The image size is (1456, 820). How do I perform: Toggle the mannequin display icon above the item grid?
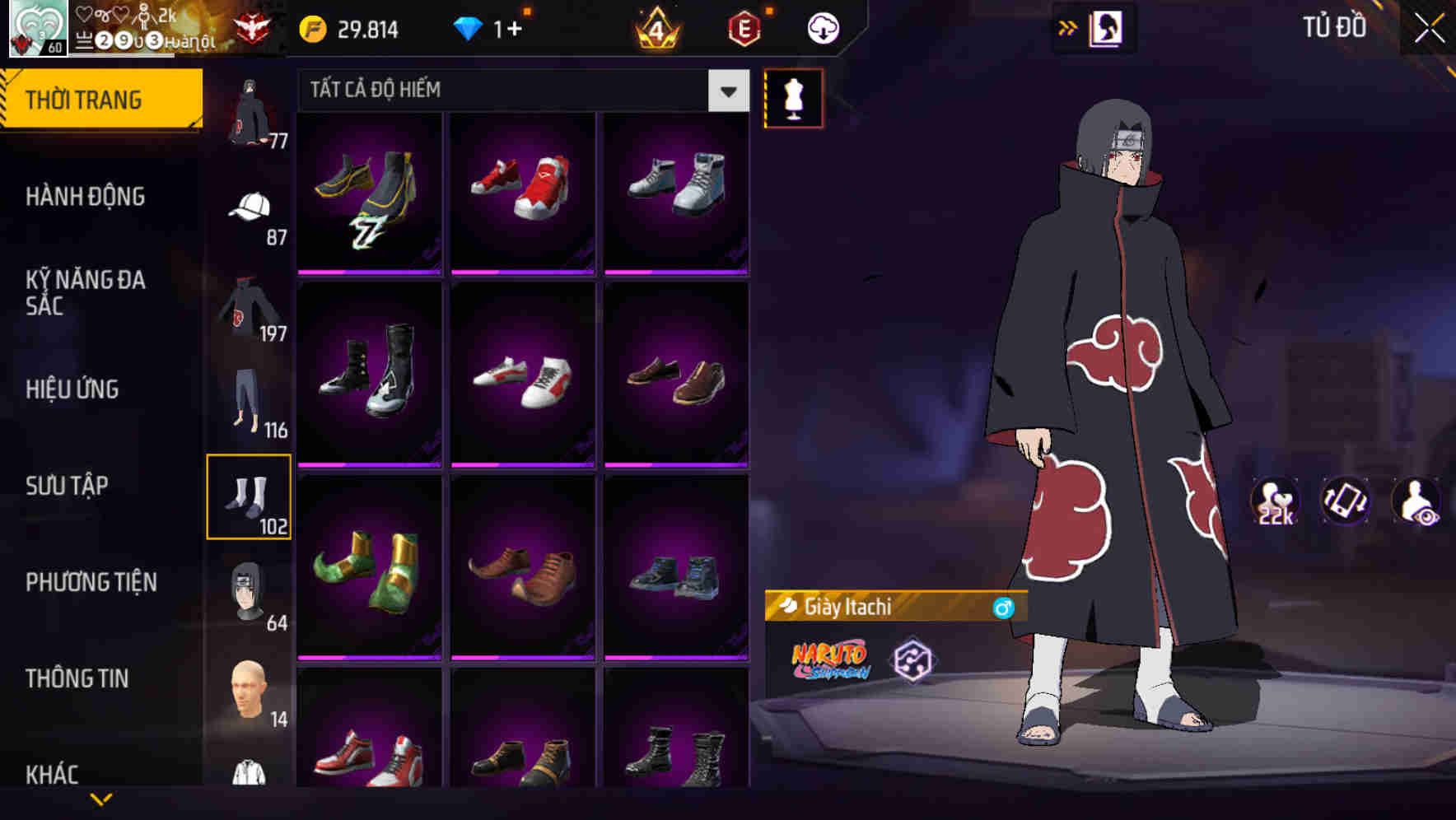(x=793, y=96)
